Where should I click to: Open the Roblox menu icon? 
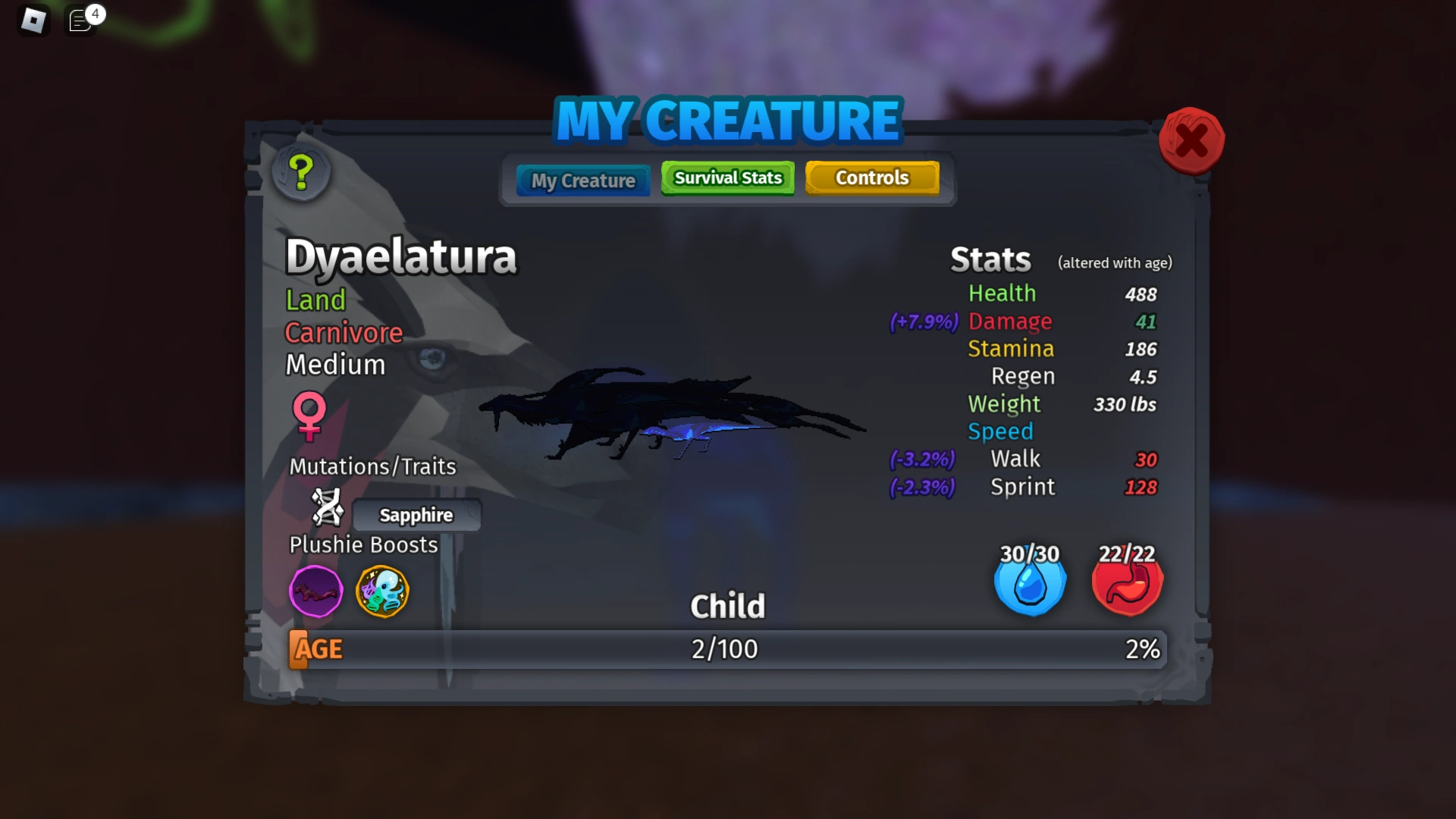coord(33,20)
